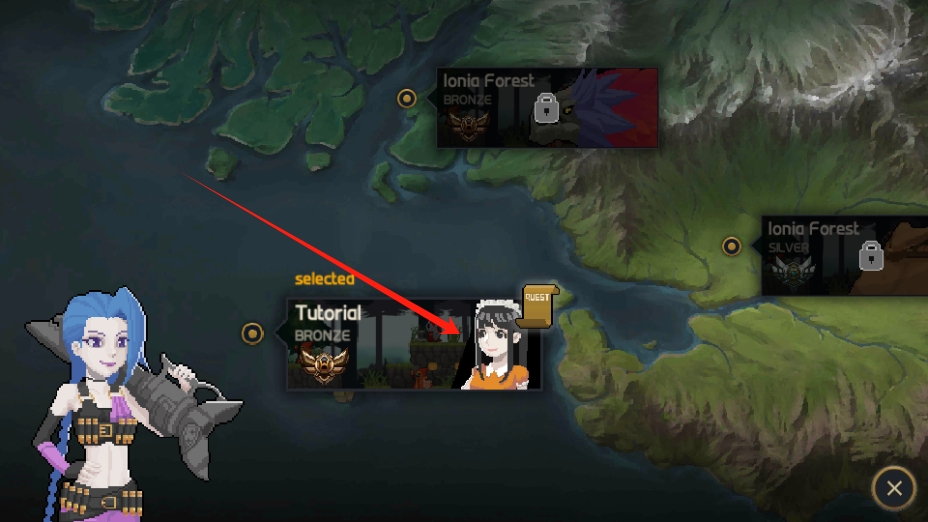Choose the Ionia Forest Silver stage card
The image size is (928, 522).
point(844,256)
